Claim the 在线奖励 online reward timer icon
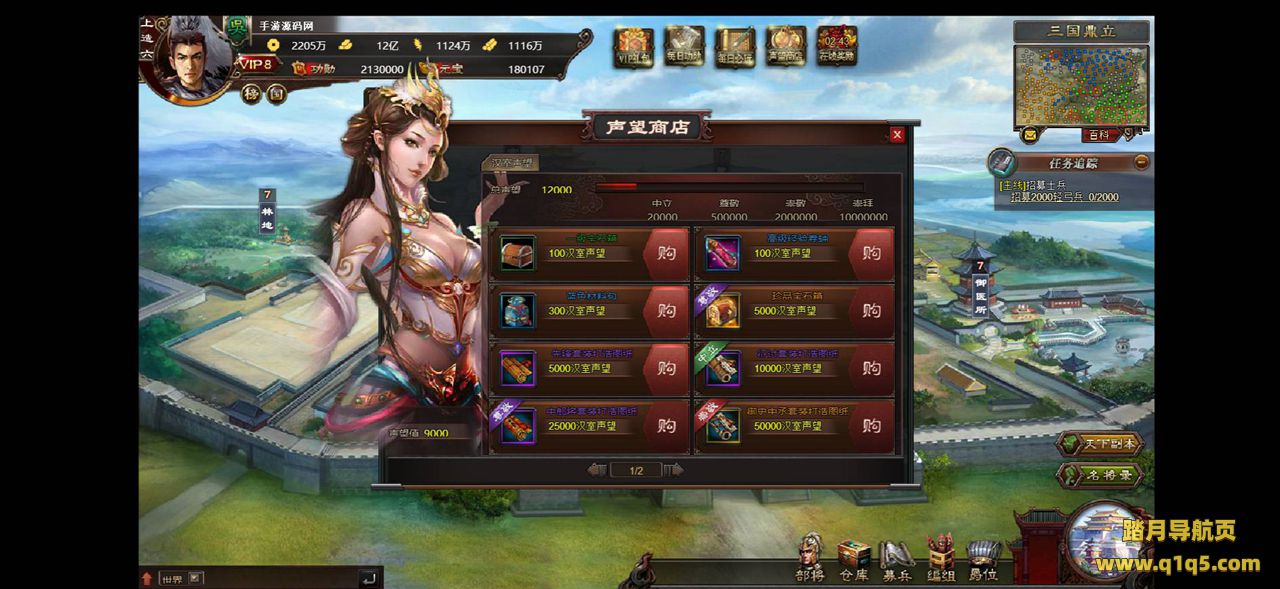 [x=836, y=47]
